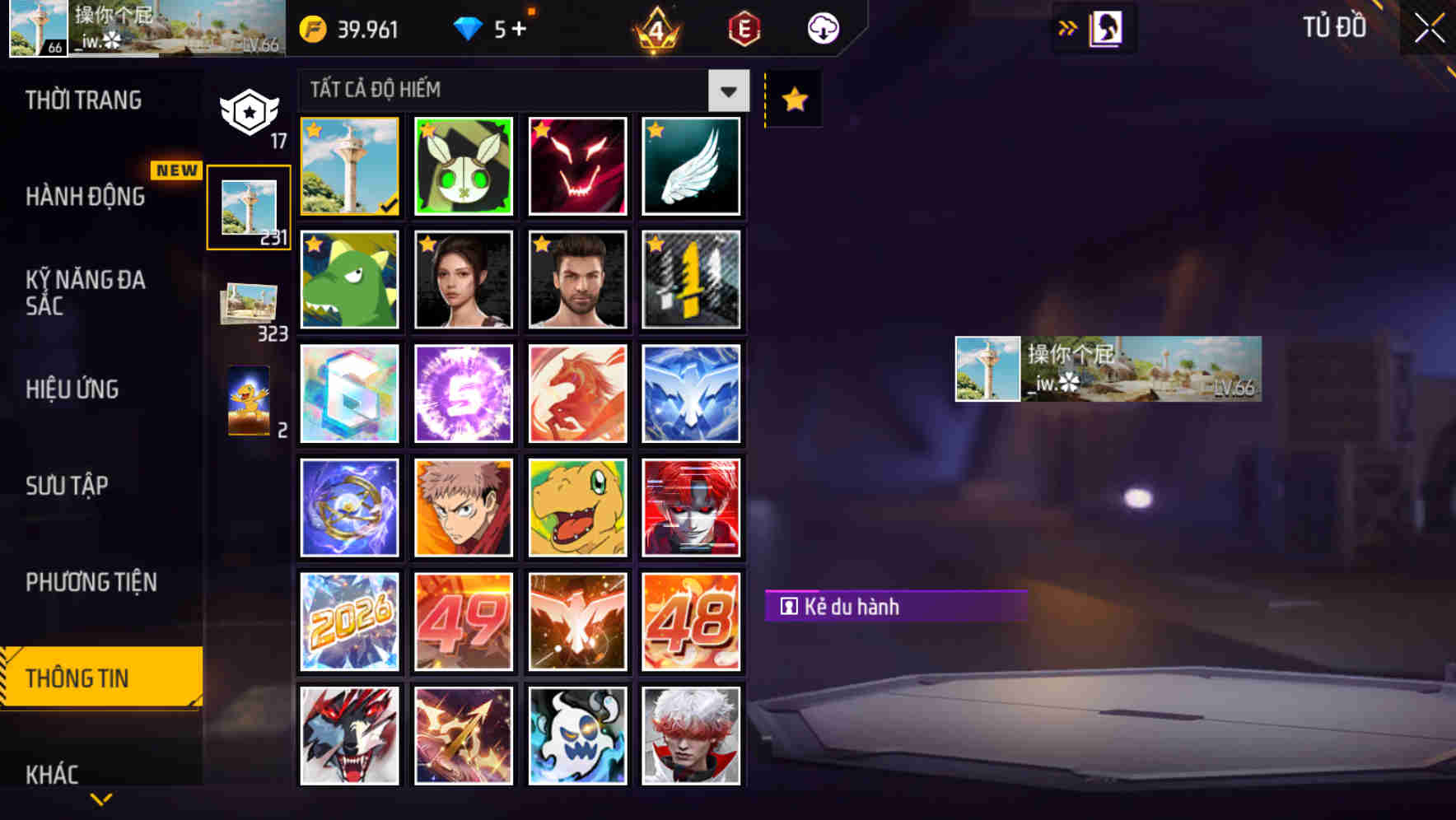Unfavorite the selected tower avatar
Image resolution: width=1456 pixels, height=820 pixels.
click(313, 128)
